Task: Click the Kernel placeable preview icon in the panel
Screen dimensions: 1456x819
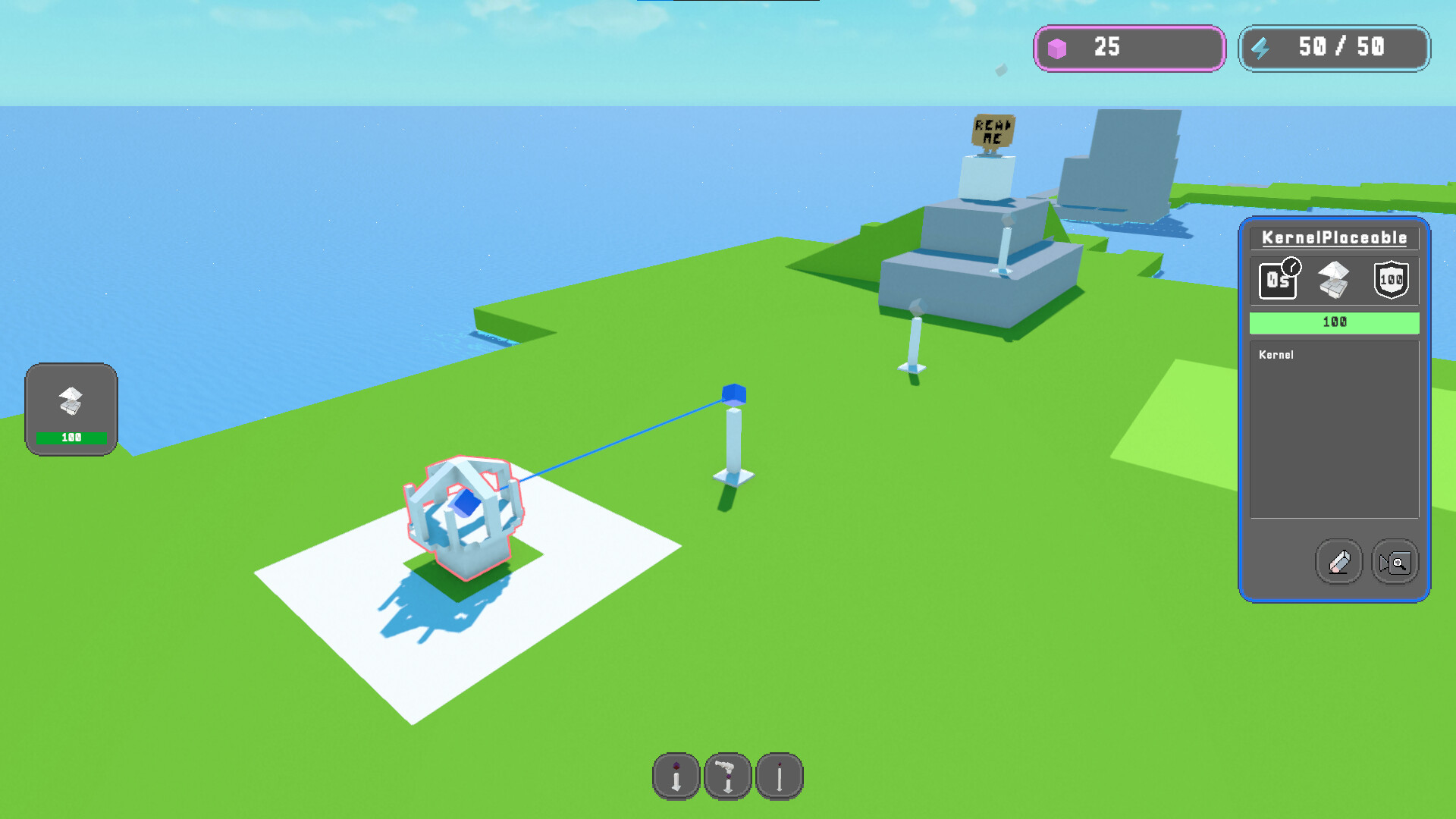Action: (x=1333, y=280)
